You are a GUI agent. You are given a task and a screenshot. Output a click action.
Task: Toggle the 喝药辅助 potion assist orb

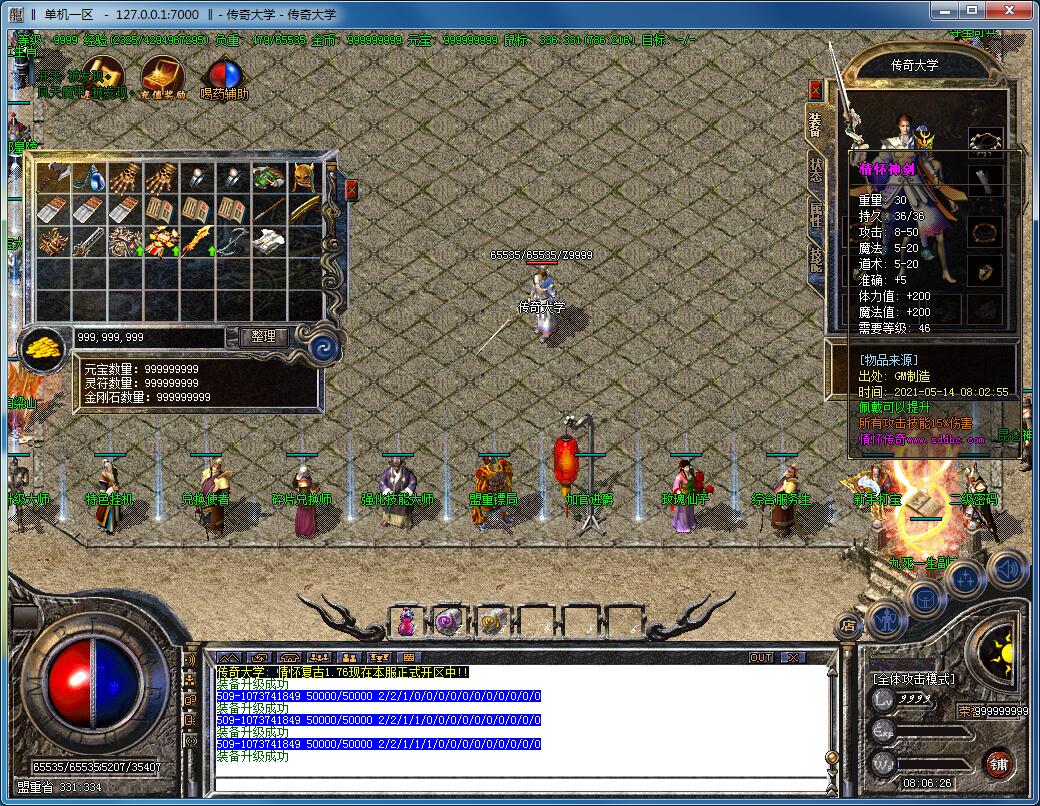coord(223,77)
